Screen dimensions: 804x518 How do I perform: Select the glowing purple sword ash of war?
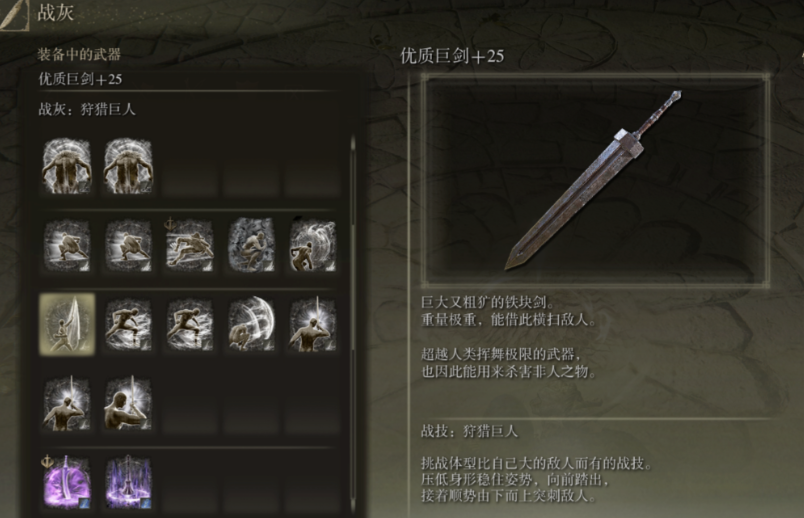coord(67,483)
